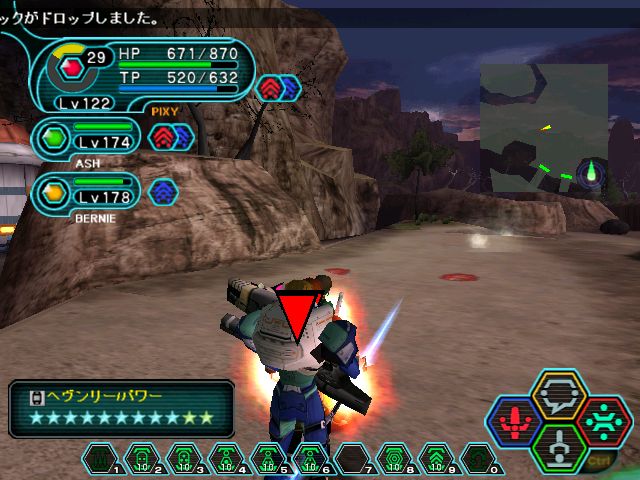The image size is (640, 480).
Task: Select party member BERNIE's status panel
Action: pos(87,190)
